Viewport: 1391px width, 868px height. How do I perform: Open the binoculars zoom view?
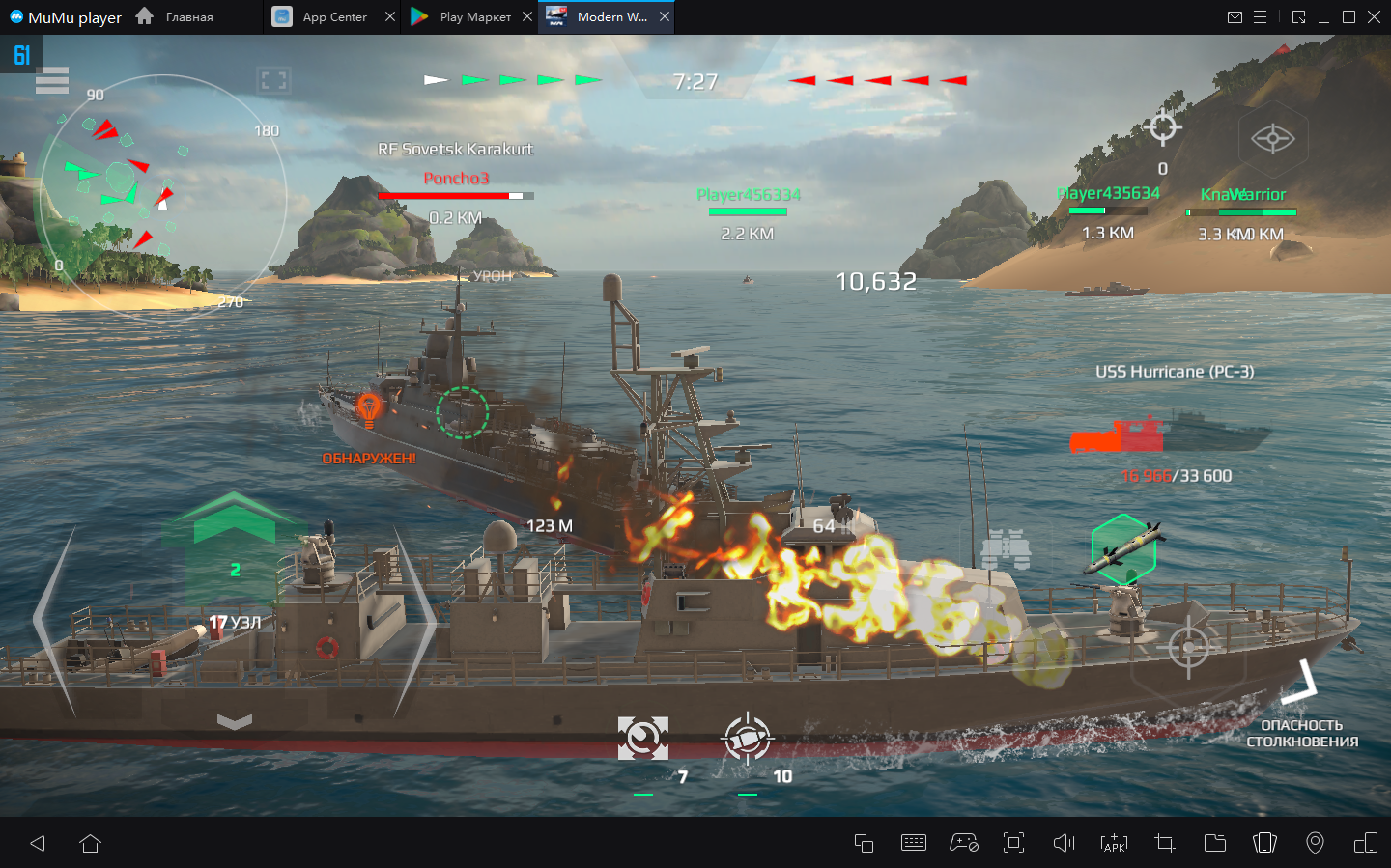1006,550
